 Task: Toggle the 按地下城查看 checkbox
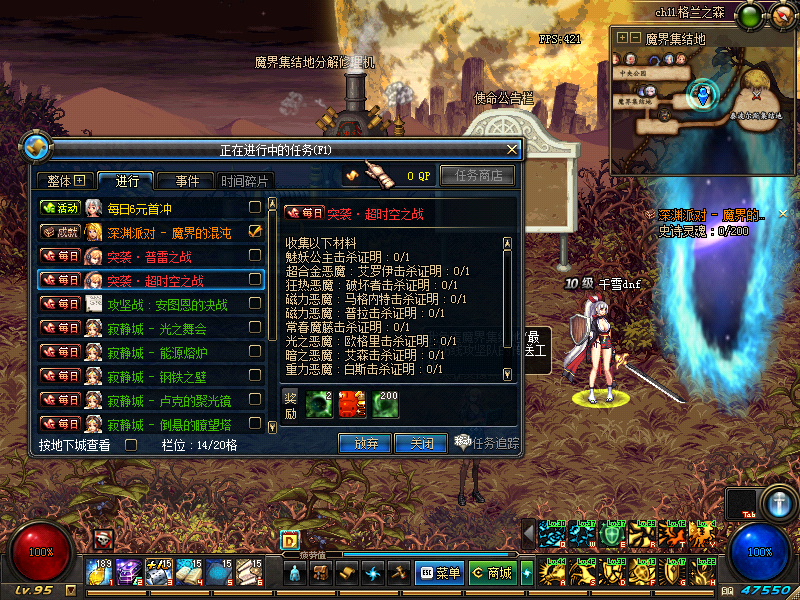coord(130,445)
